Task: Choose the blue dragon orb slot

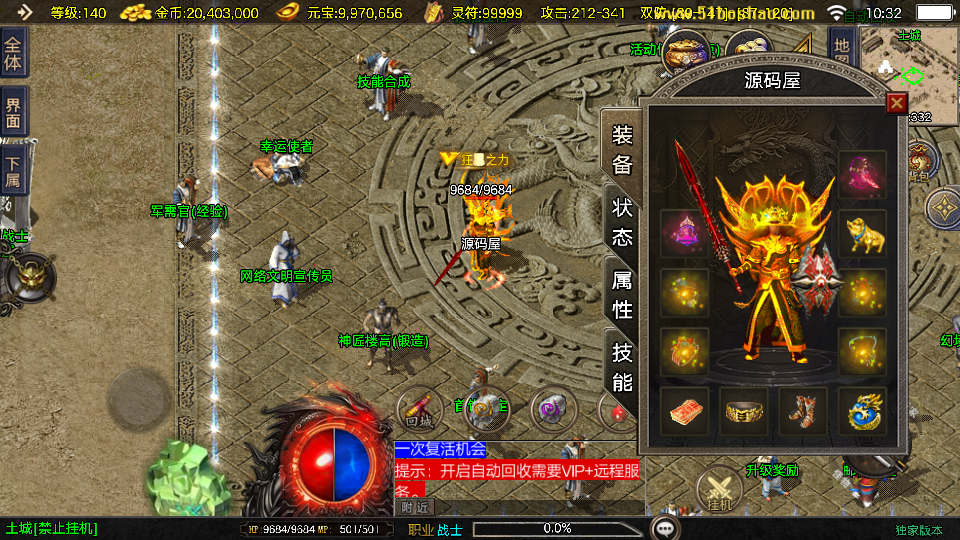Action: [x=862, y=411]
